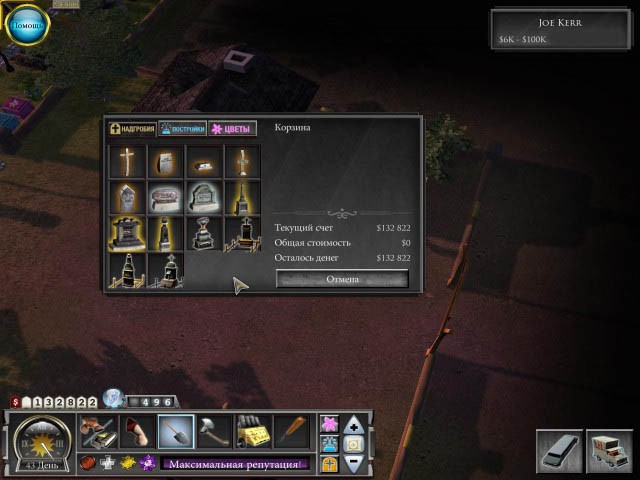This screenshot has height=480, width=640.
Task: Switch to the Постройки tab
Action: (x=182, y=129)
